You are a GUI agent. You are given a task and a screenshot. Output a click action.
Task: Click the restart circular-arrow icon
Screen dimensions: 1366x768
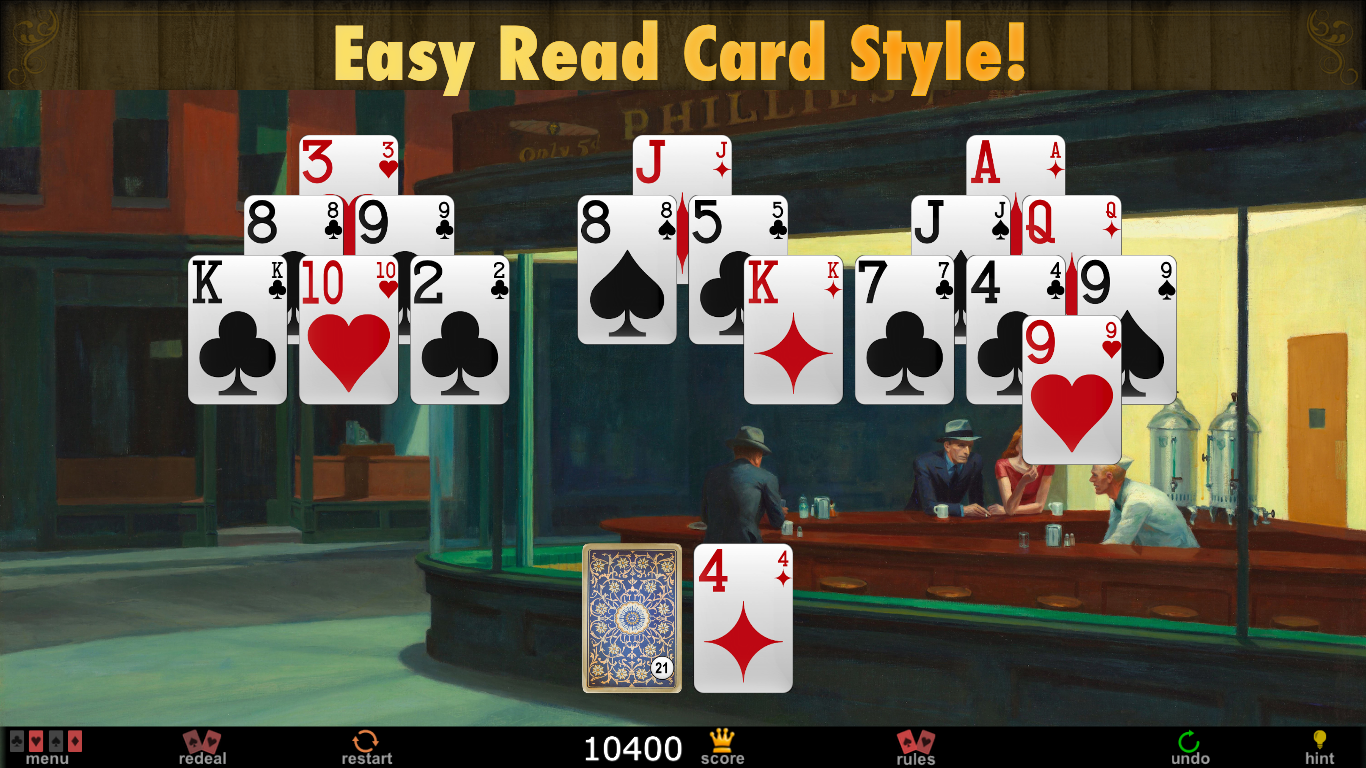click(x=367, y=742)
